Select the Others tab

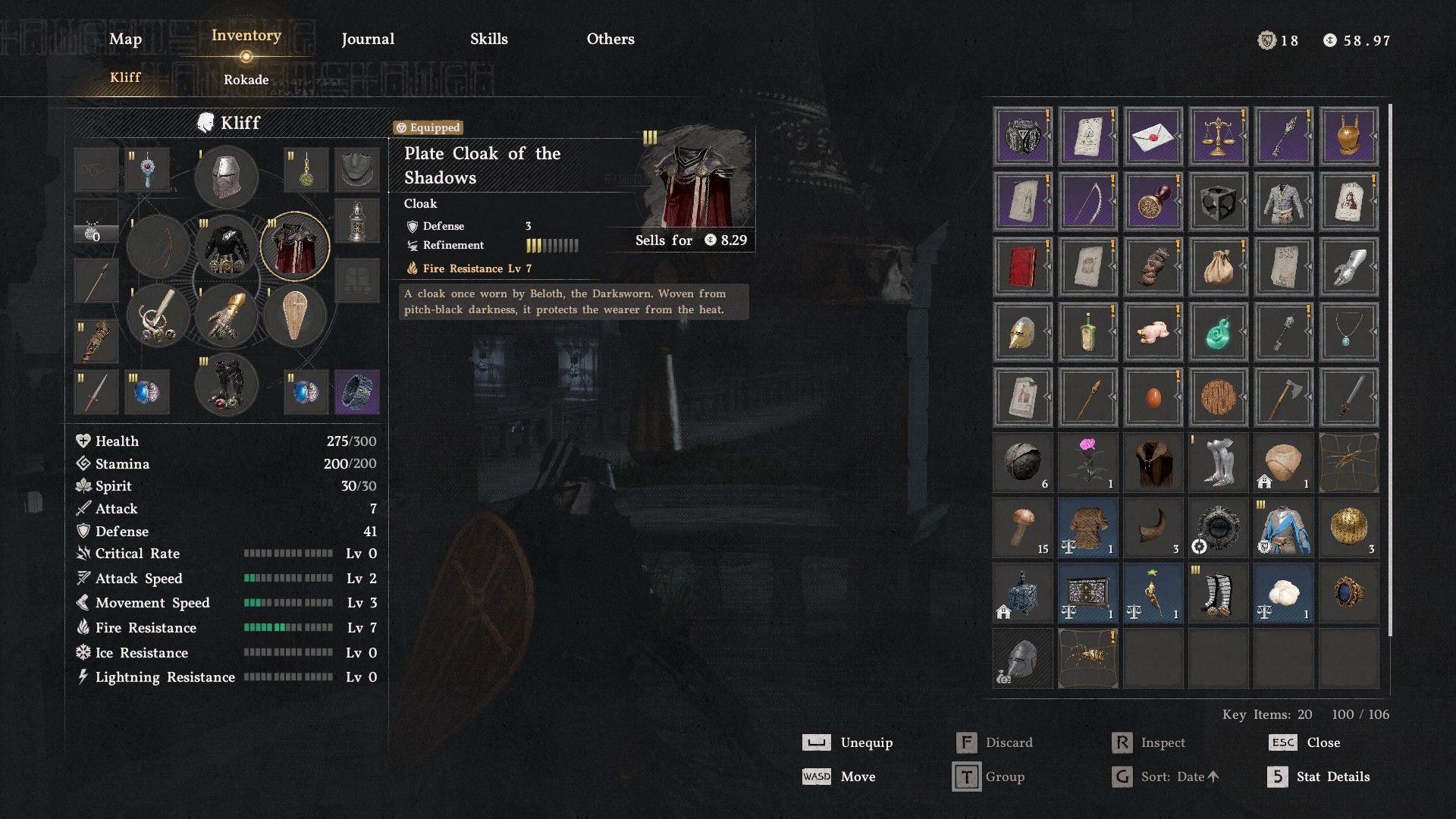(x=610, y=39)
